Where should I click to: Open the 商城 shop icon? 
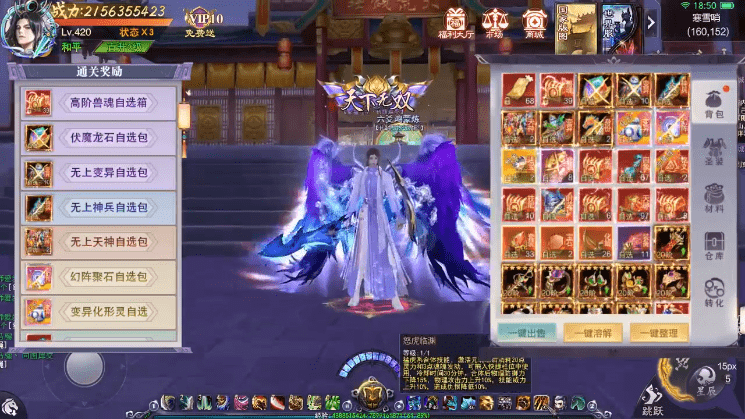534,22
